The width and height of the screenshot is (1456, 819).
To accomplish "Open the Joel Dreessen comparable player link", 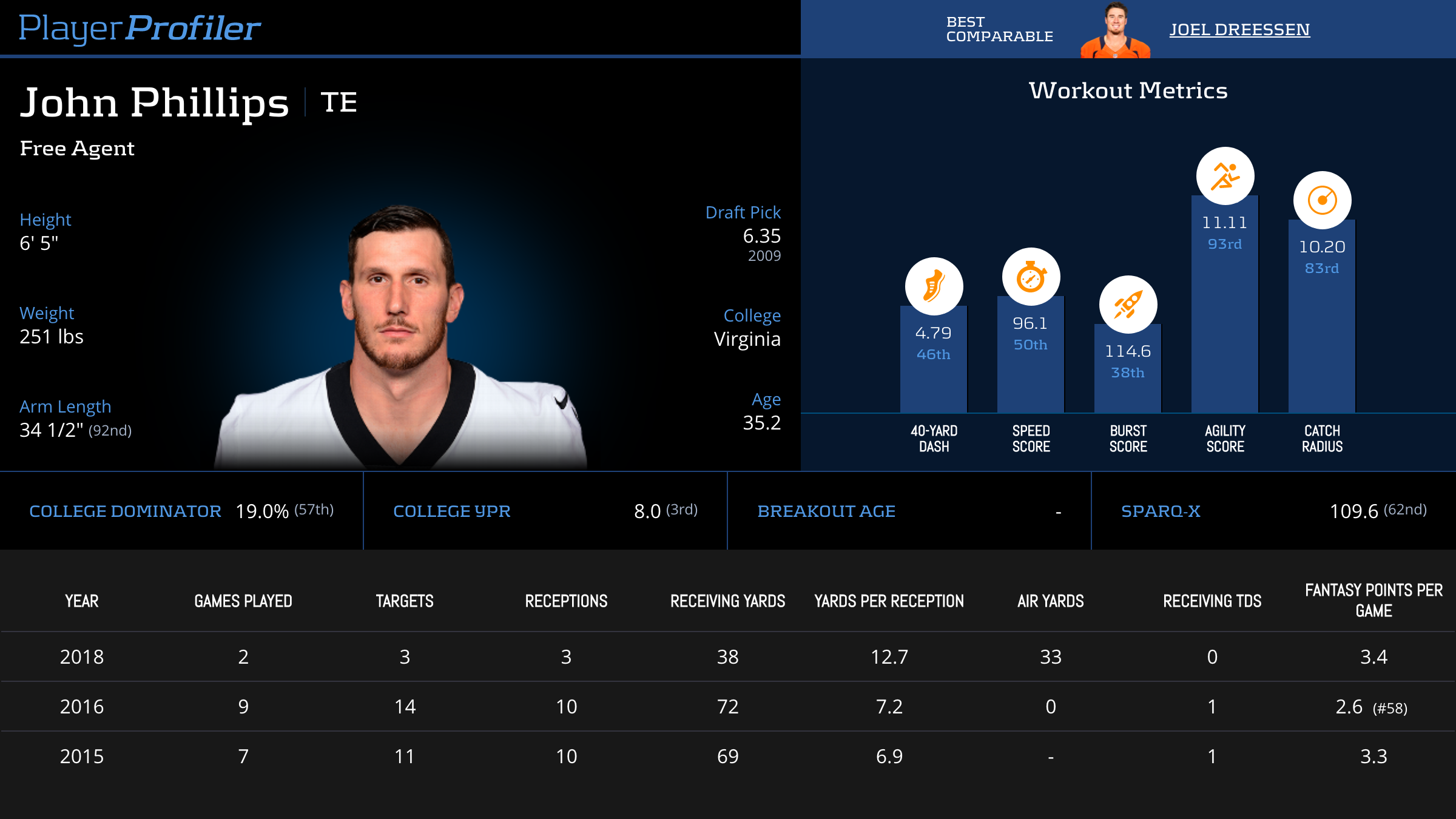I will coord(1239,29).
